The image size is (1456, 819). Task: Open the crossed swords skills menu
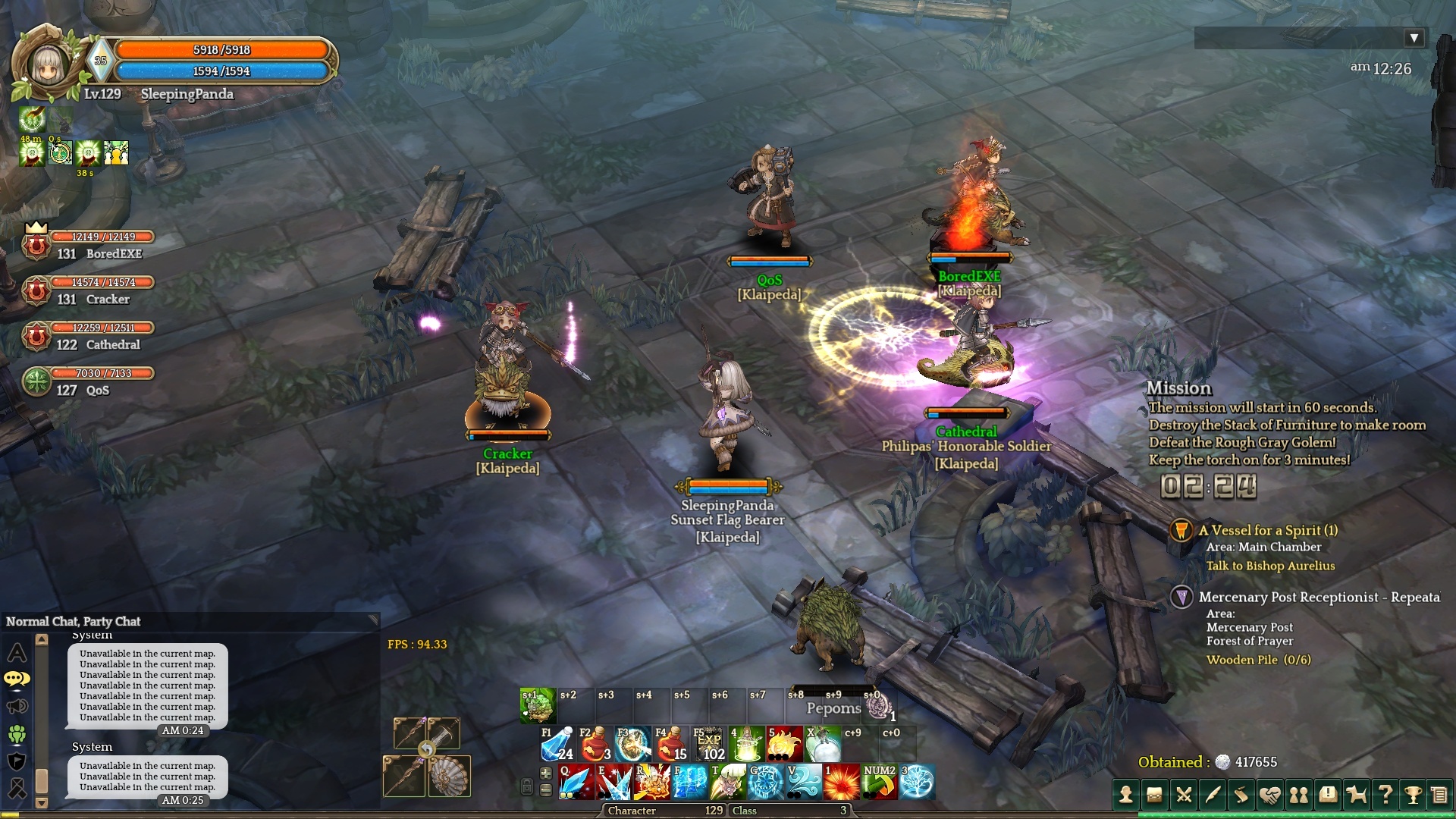pyautogui.click(x=1184, y=795)
